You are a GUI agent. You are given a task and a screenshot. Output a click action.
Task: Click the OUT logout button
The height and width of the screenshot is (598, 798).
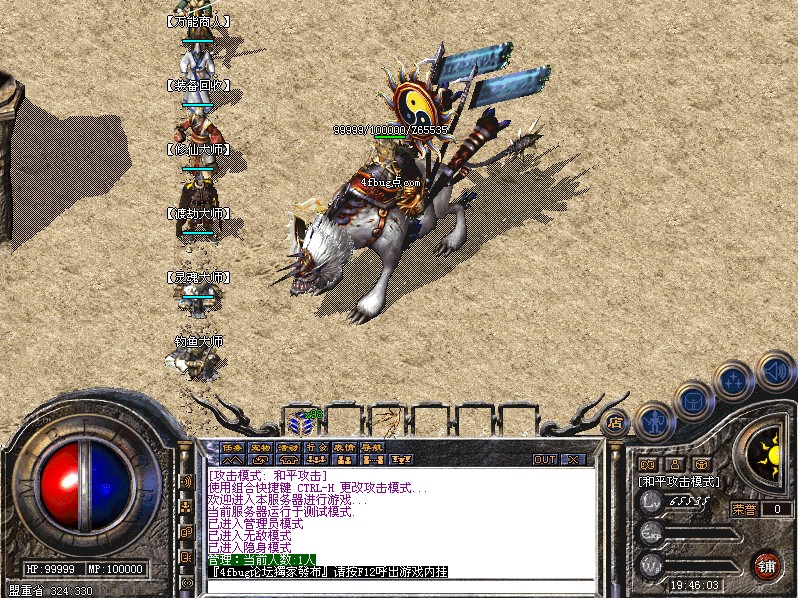pos(545,460)
